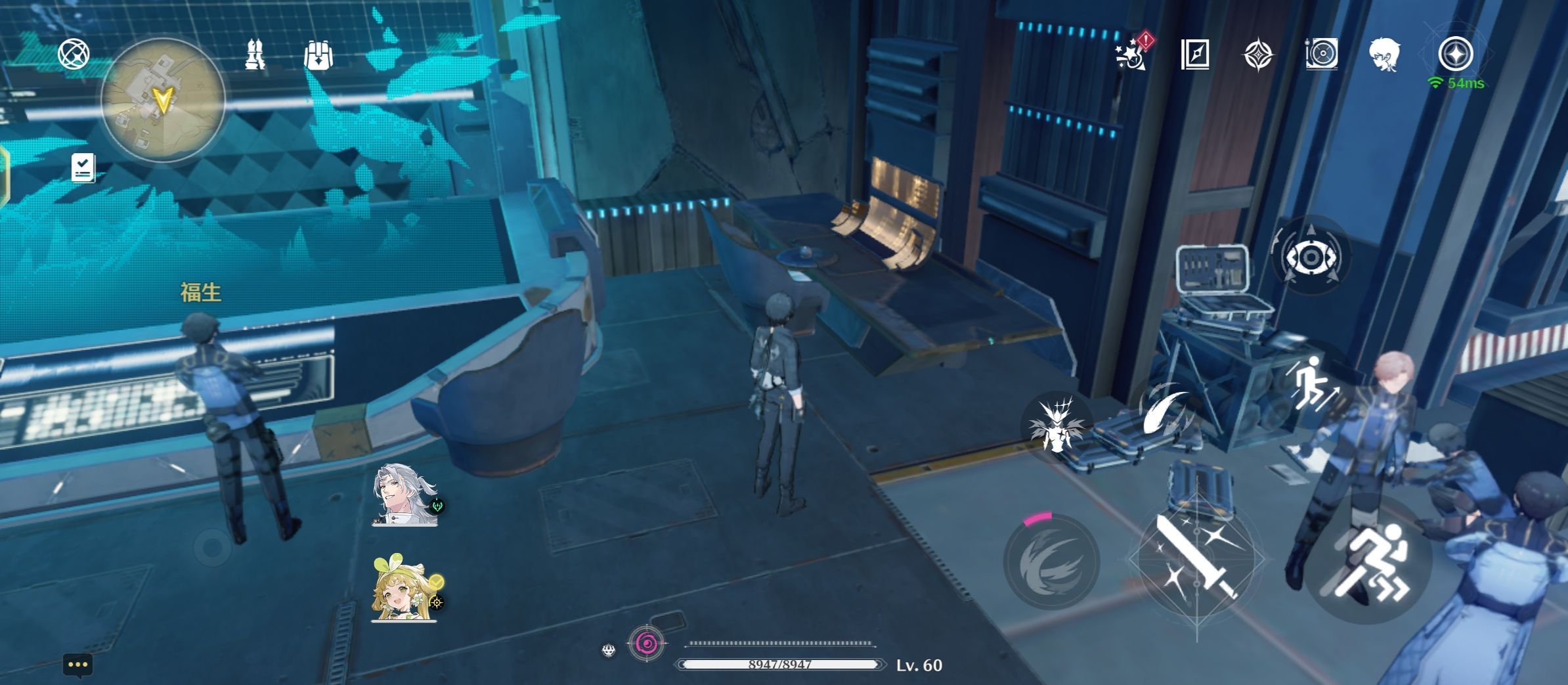Open the quest checklist tracker

pos(83,167)
